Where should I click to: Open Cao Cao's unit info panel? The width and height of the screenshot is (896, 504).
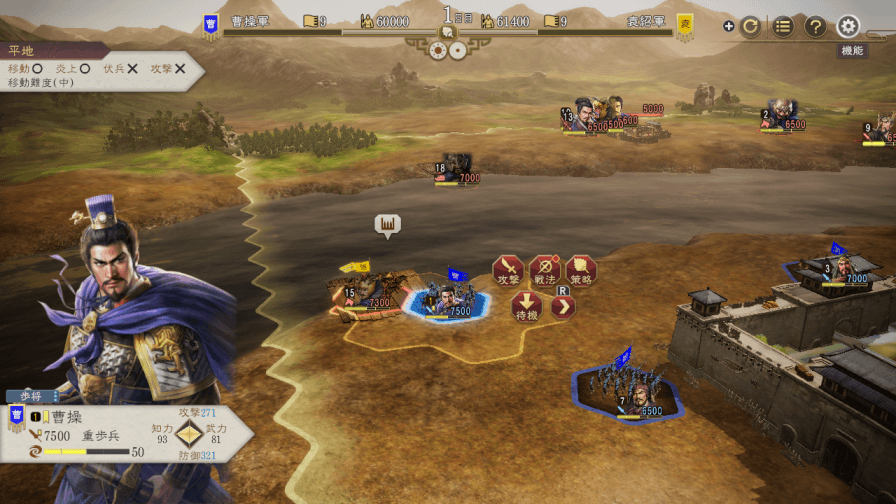120,432
